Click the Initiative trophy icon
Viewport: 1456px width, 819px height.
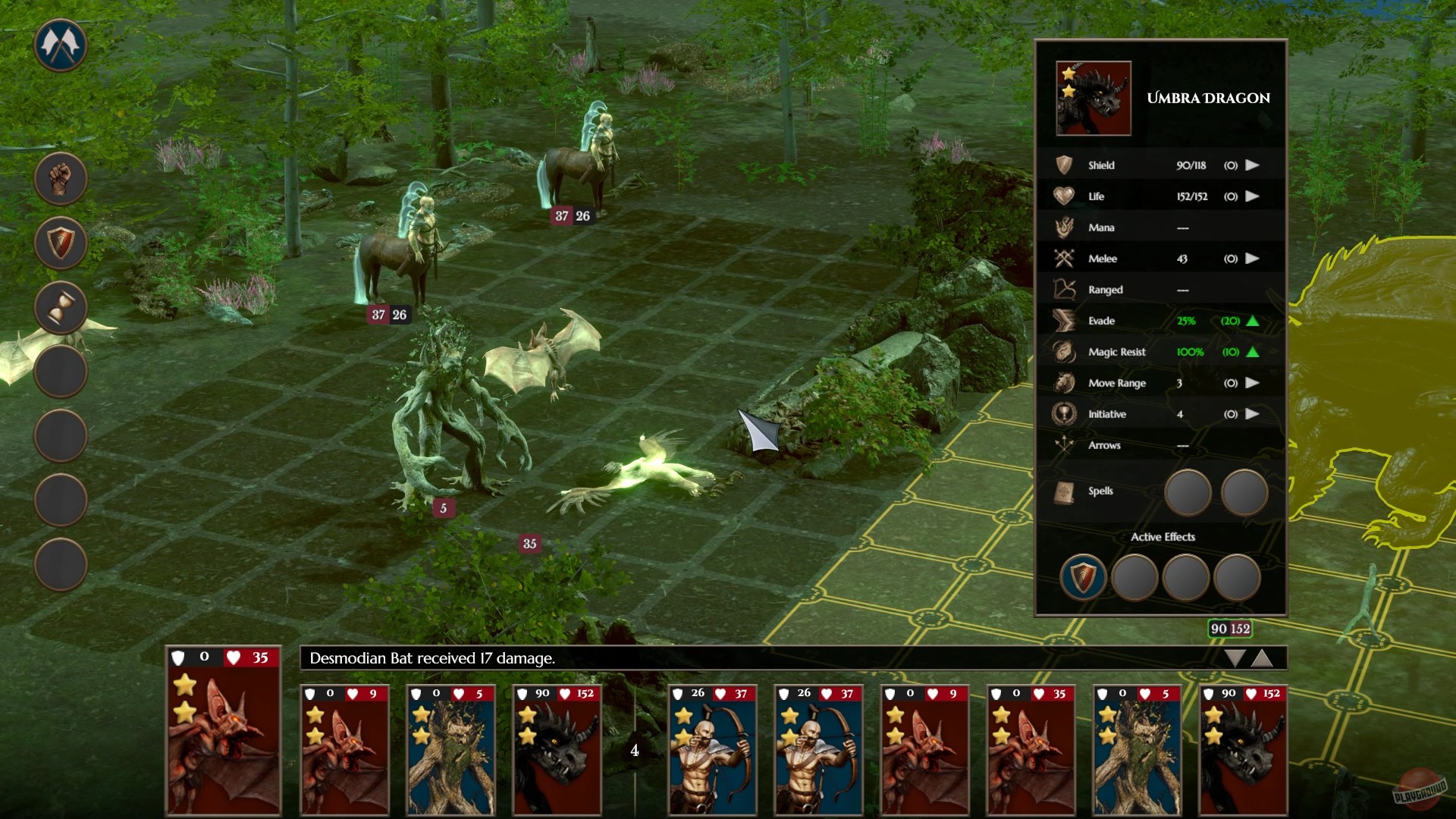click(x=1065, y=414)
